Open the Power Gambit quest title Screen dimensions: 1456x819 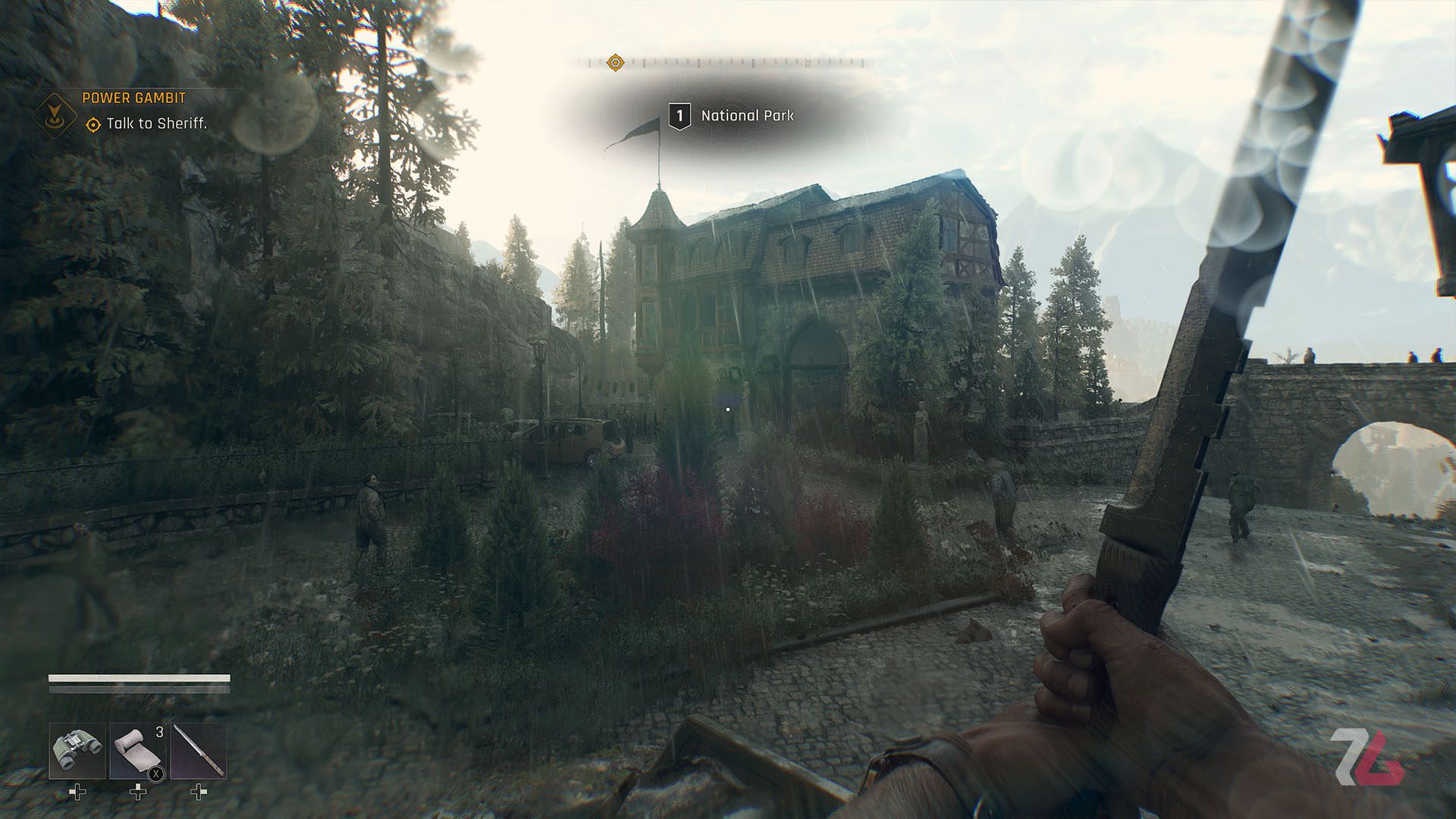tap(133, 98)
